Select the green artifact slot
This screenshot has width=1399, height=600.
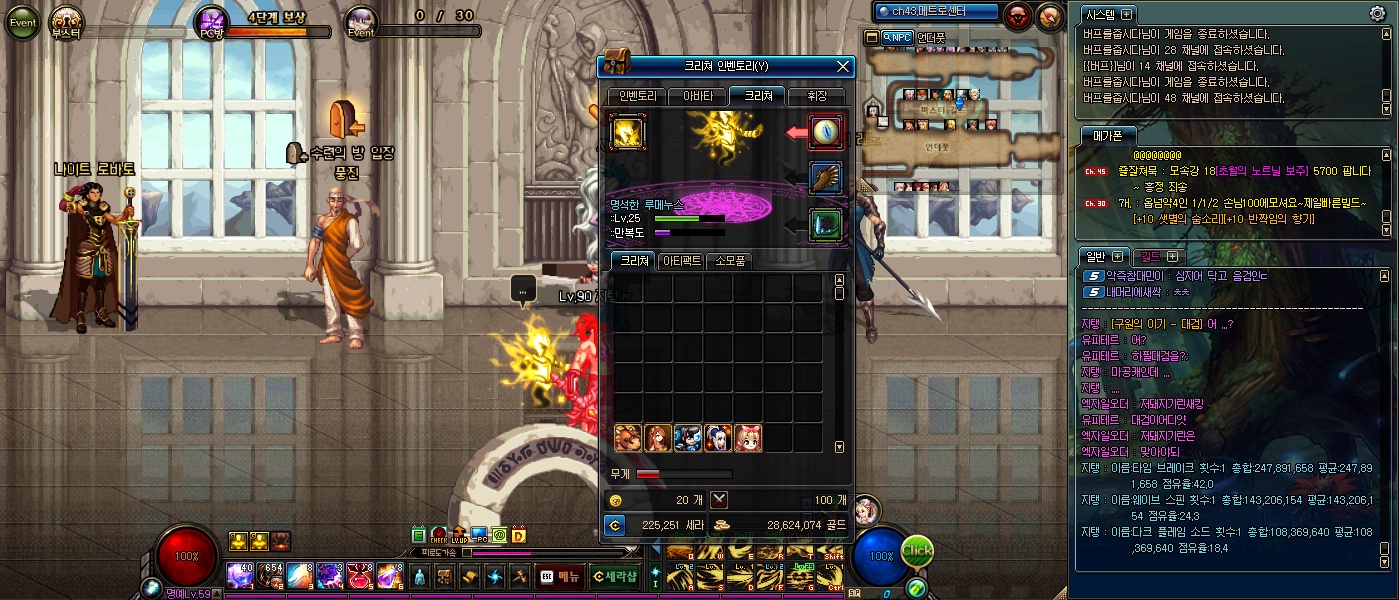tap(826, 223)
